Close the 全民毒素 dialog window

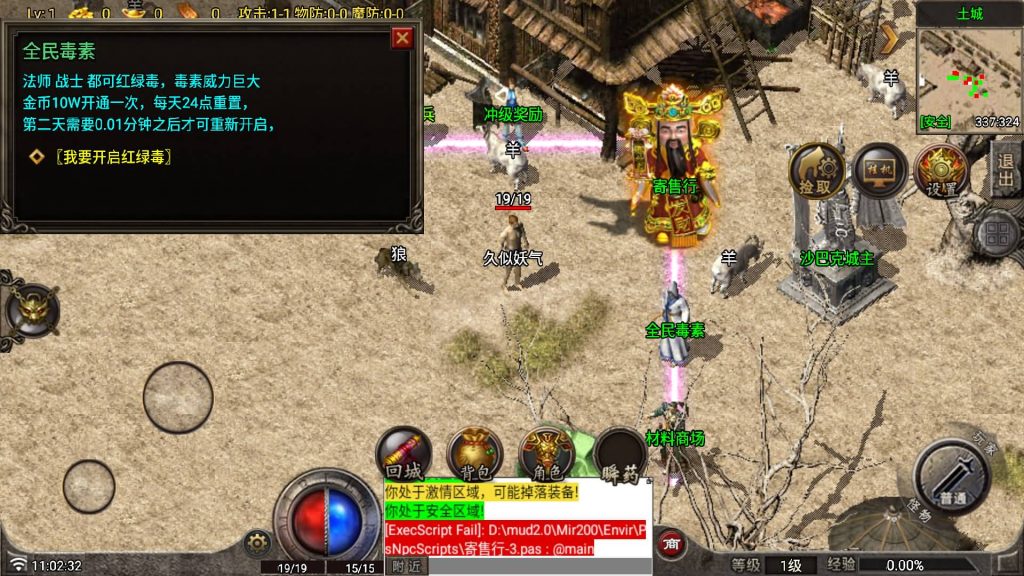pos(402,39)
